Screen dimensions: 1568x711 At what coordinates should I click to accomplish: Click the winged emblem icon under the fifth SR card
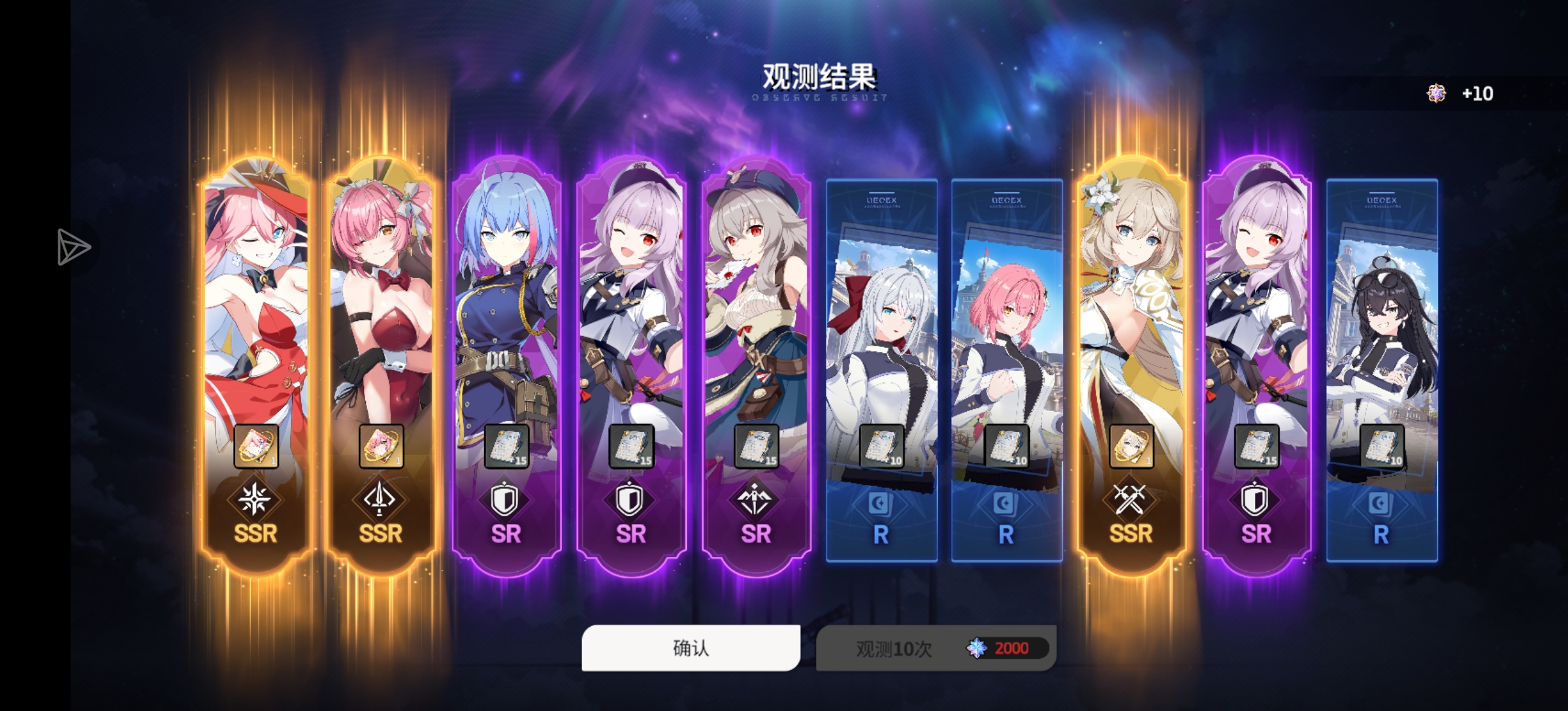pyautogui.click(x=756, y=499)
